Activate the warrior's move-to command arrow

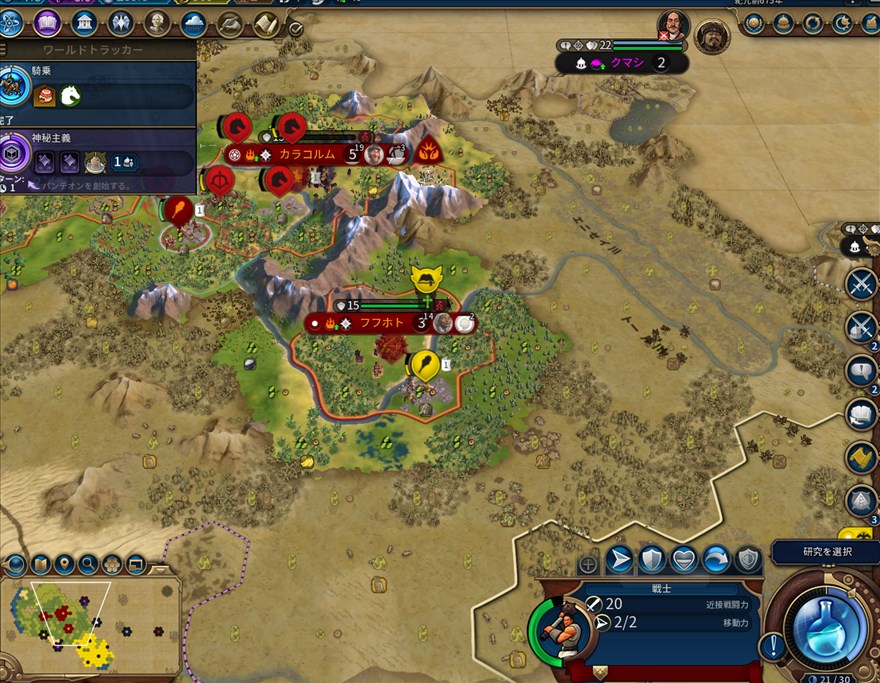pyautogui.click(x=619, y=559)
